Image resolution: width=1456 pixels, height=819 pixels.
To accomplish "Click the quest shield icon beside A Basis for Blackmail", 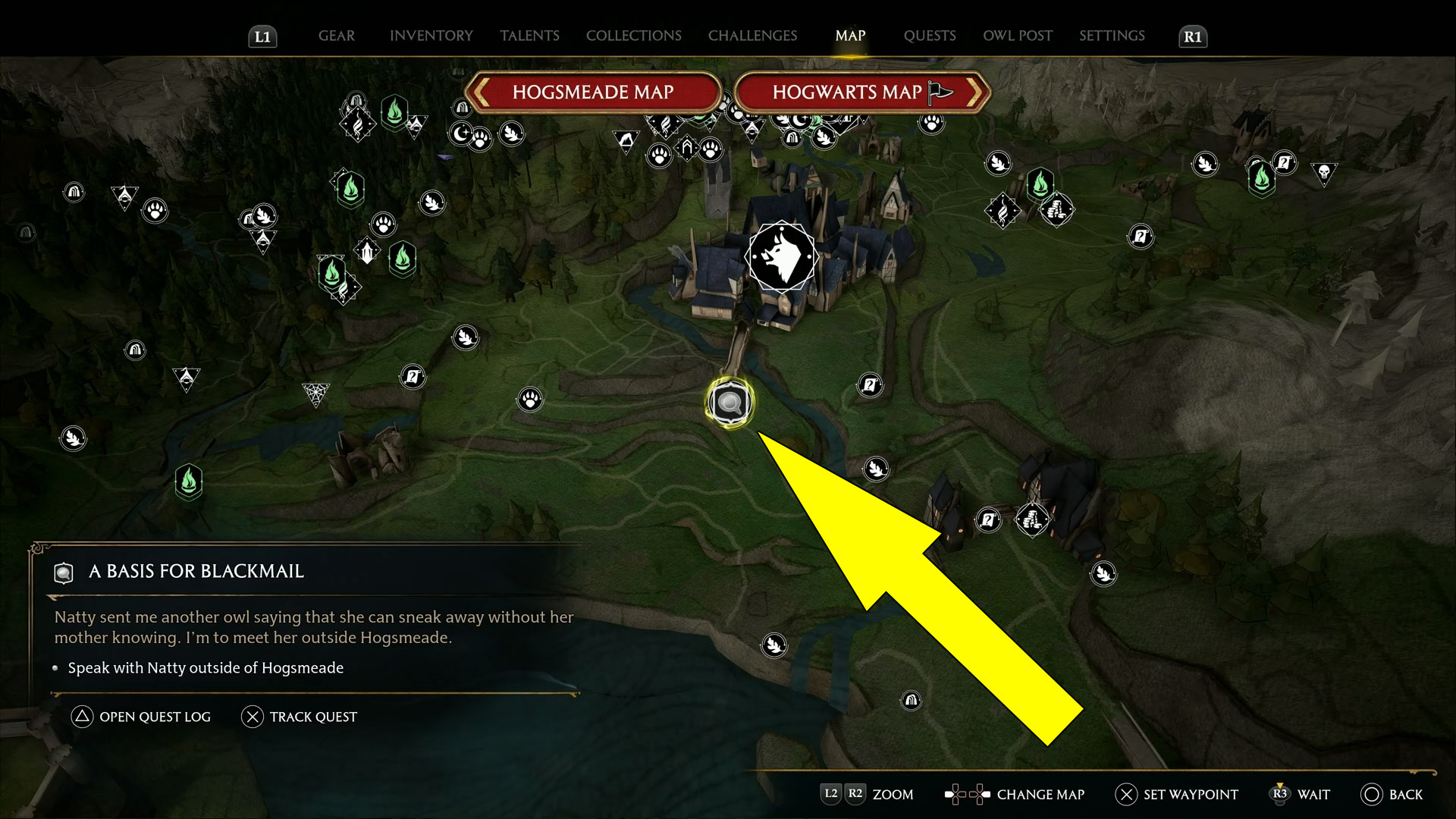I will [x=64, y=573].
